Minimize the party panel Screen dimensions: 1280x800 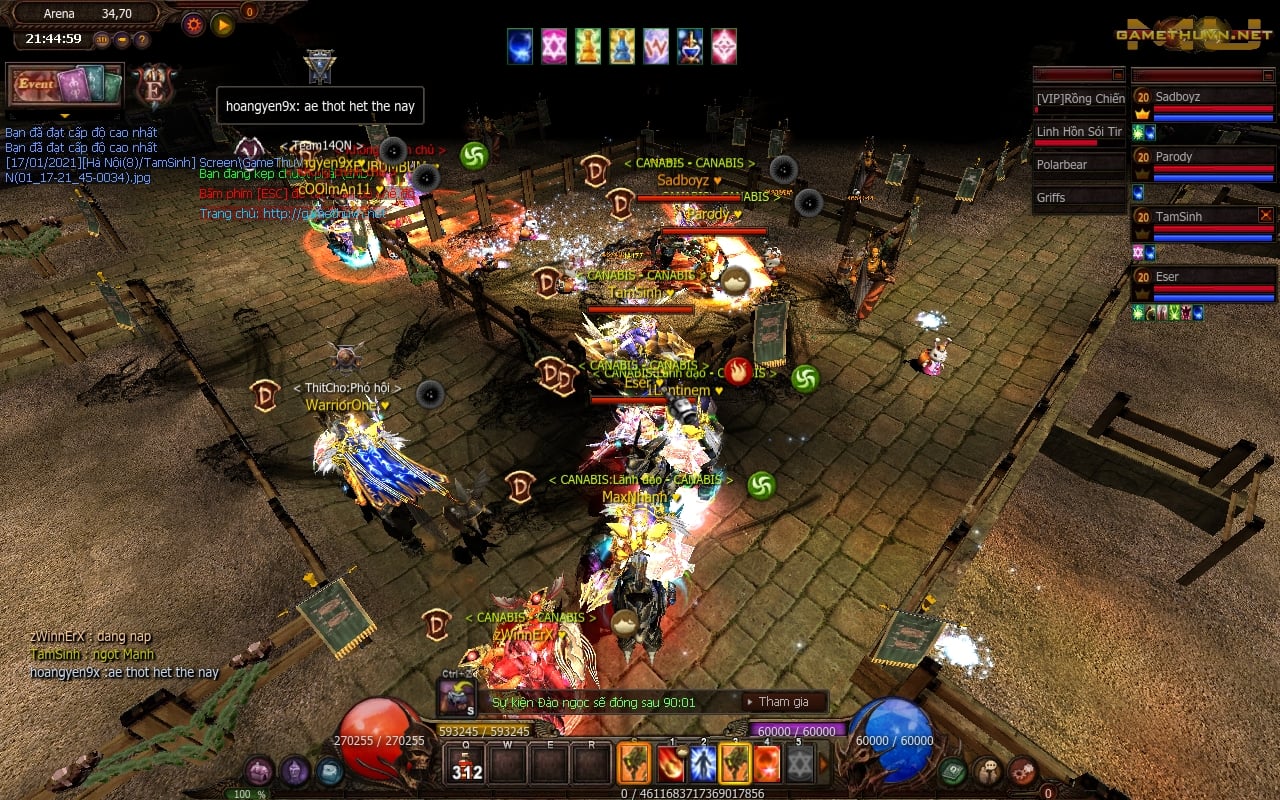click(1267, 75)
